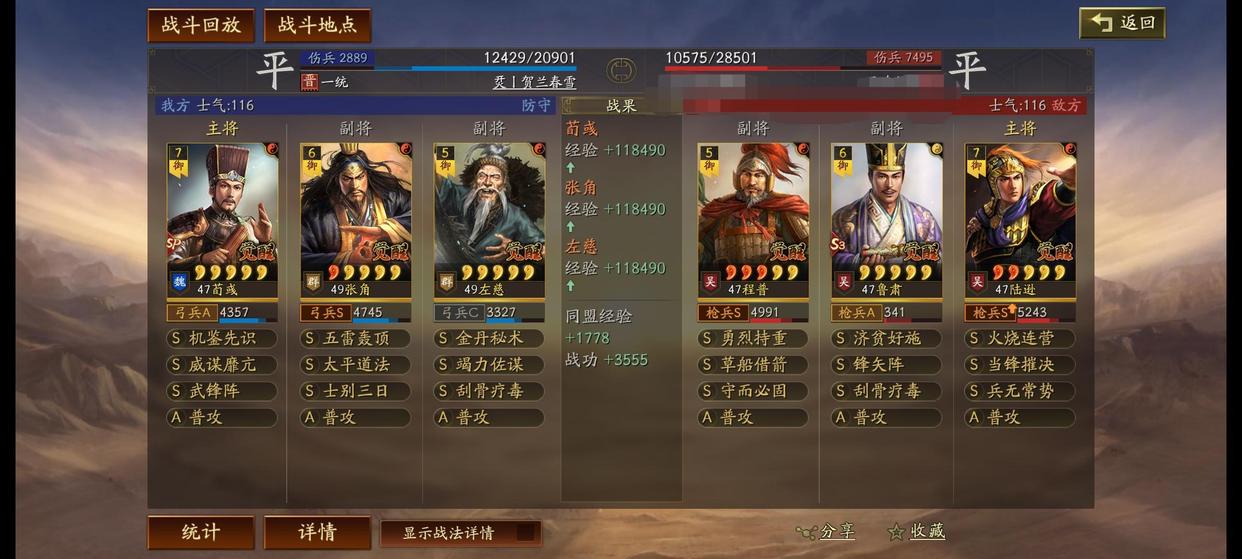Image resolution: width=1242 pixels, height=559 pixels.
Task: Toggle the 显示战法详情 checkbox
Action: (527, 532)
